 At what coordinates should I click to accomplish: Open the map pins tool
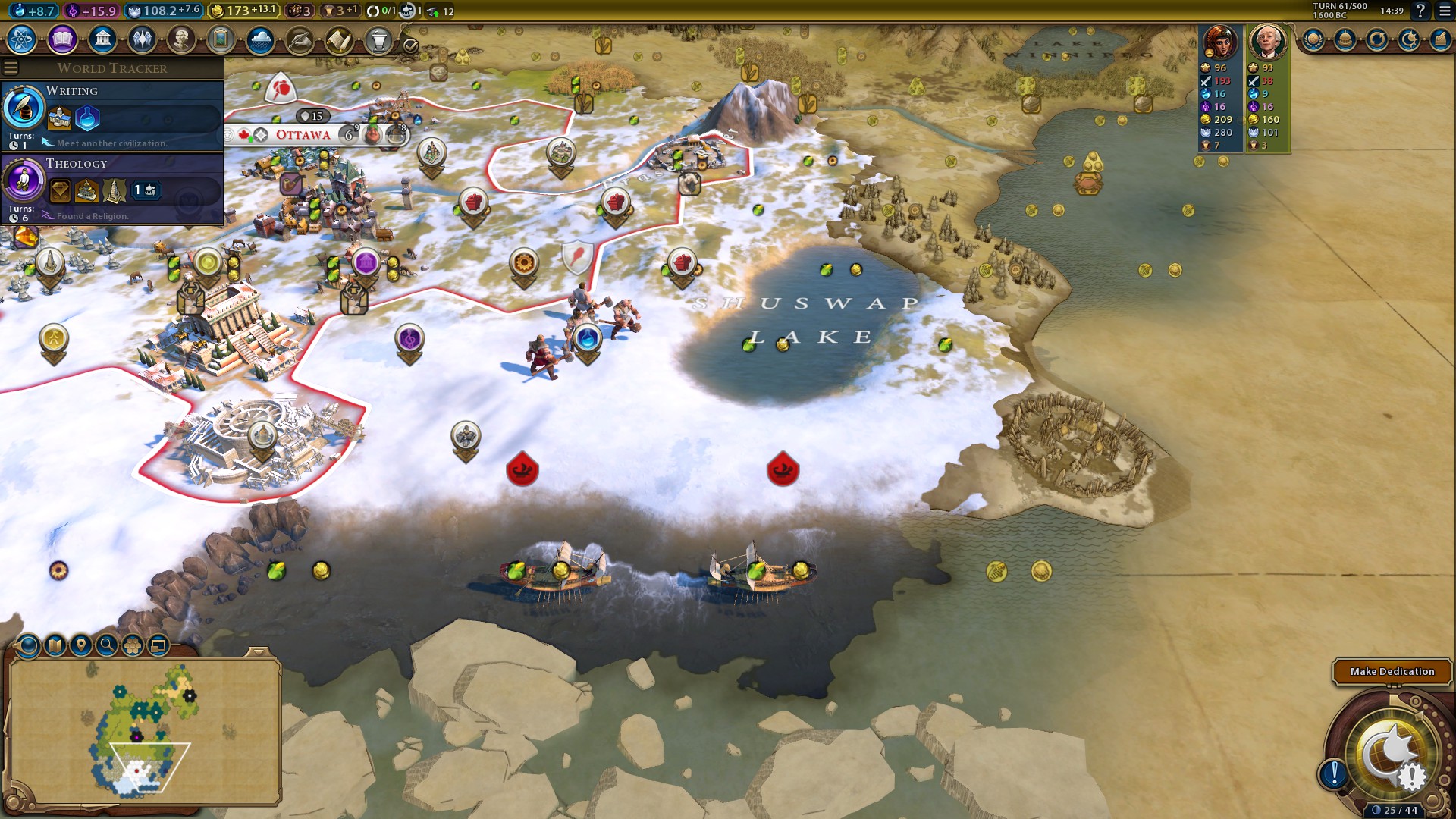[x=80, y=645]
